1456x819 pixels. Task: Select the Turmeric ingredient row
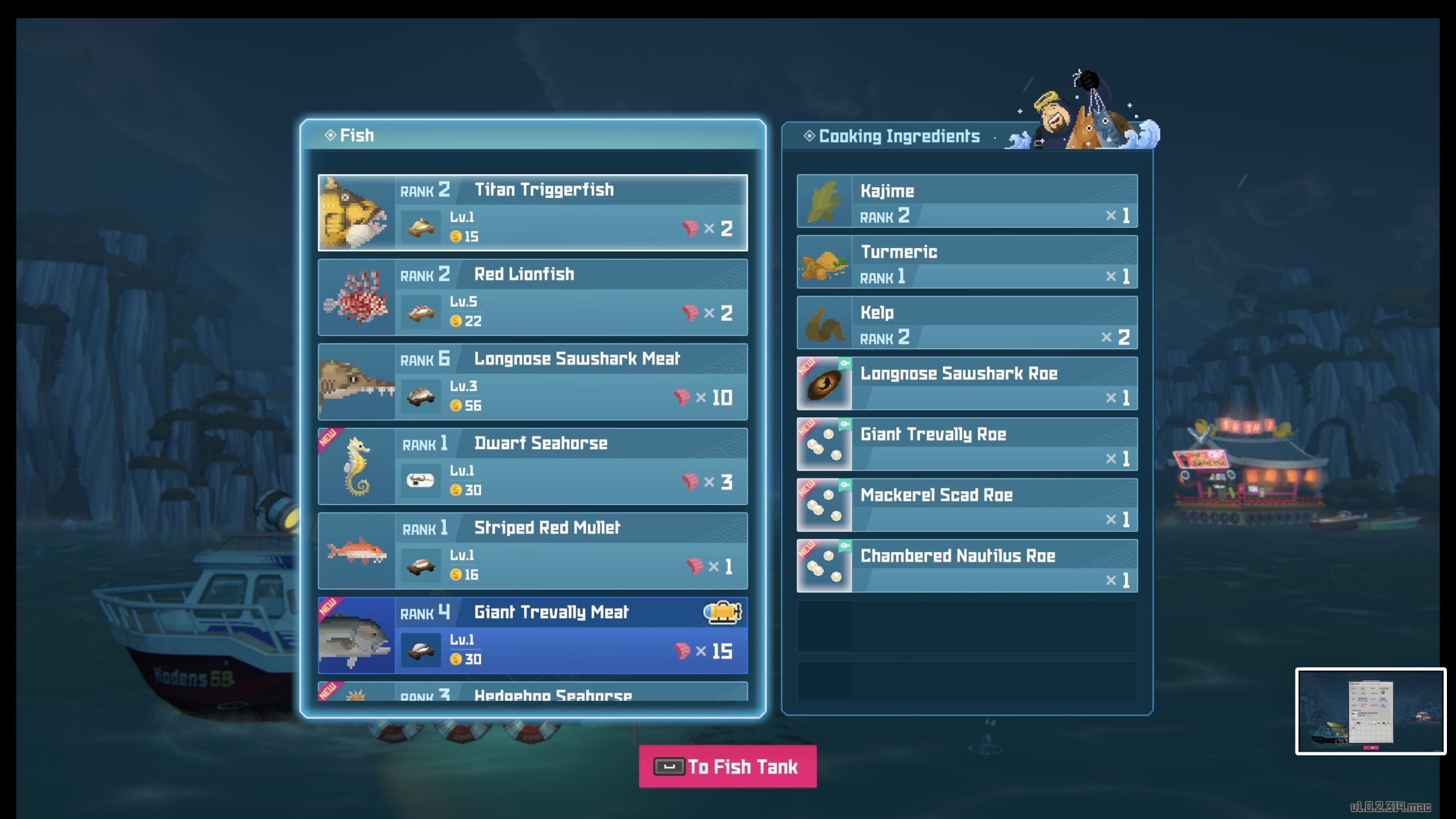click(x=967, y=262)
